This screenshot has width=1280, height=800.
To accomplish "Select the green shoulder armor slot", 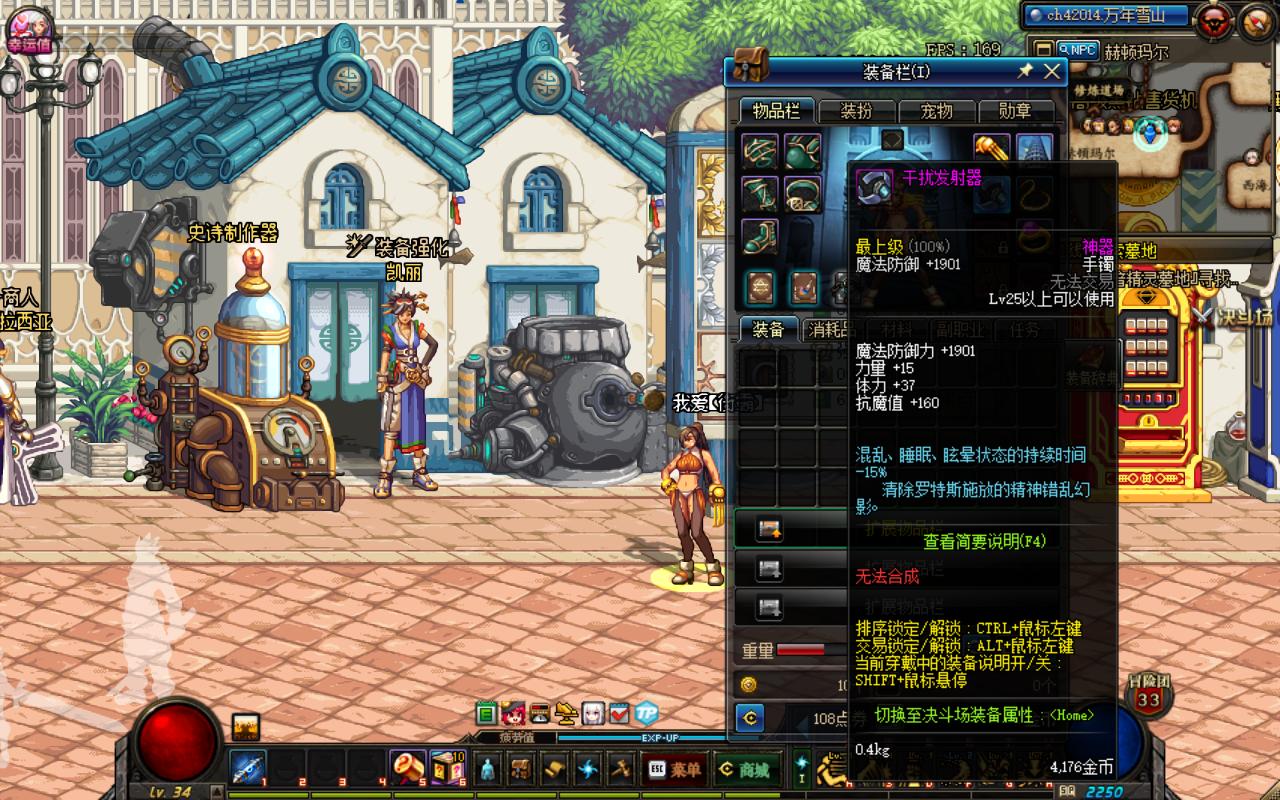I will [x=759, y=151].
